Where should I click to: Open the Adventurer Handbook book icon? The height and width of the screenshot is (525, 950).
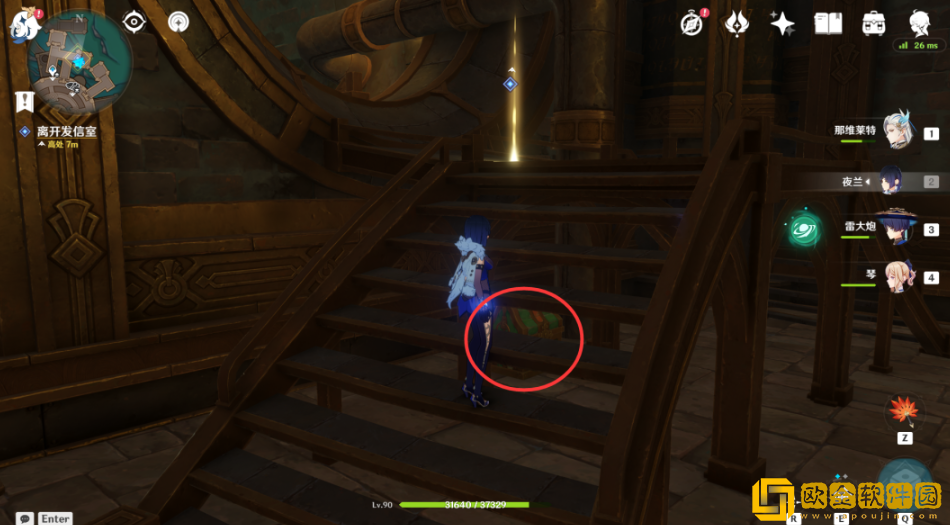828,23
